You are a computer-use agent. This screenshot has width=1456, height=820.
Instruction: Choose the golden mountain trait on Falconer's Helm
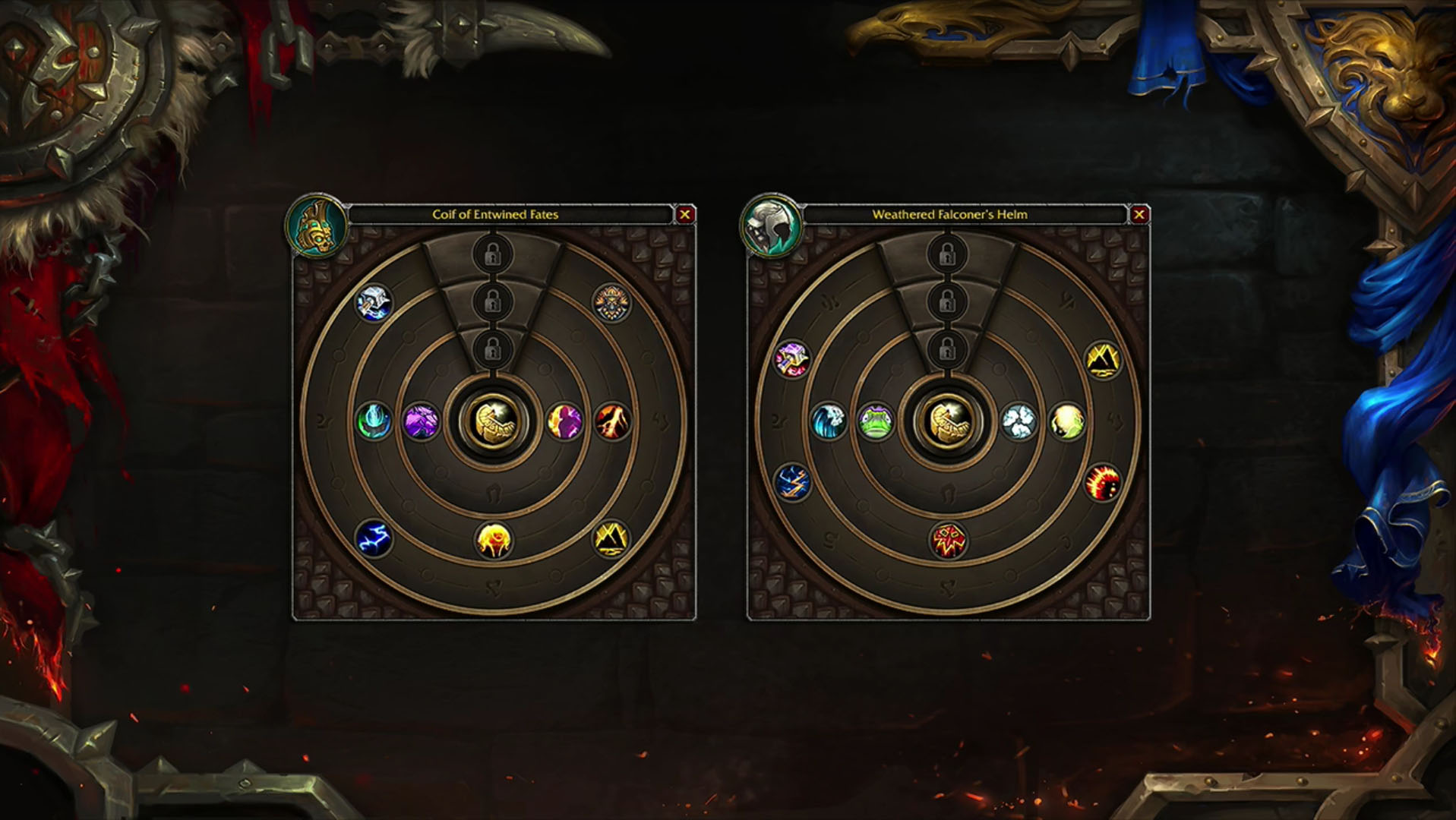tap(1102, 360)
